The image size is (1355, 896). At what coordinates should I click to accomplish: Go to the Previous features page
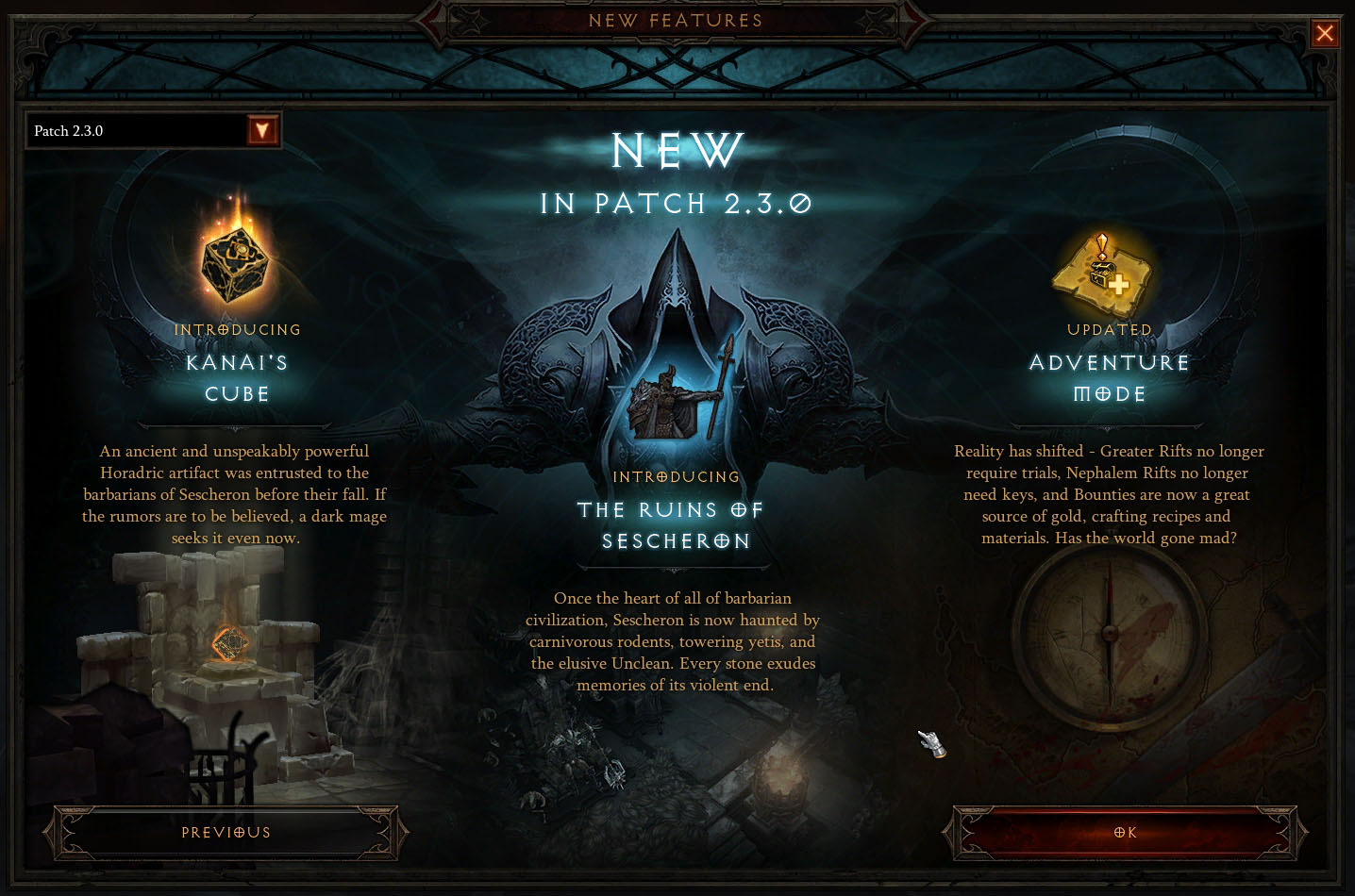point(226,833)
